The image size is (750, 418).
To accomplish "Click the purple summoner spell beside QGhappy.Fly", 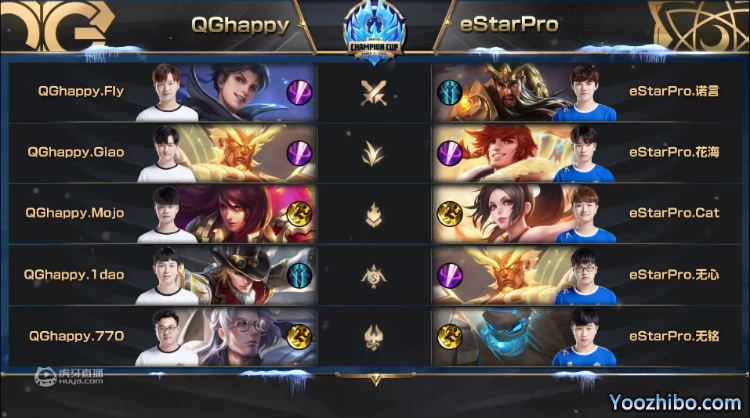I will point(300,92).
